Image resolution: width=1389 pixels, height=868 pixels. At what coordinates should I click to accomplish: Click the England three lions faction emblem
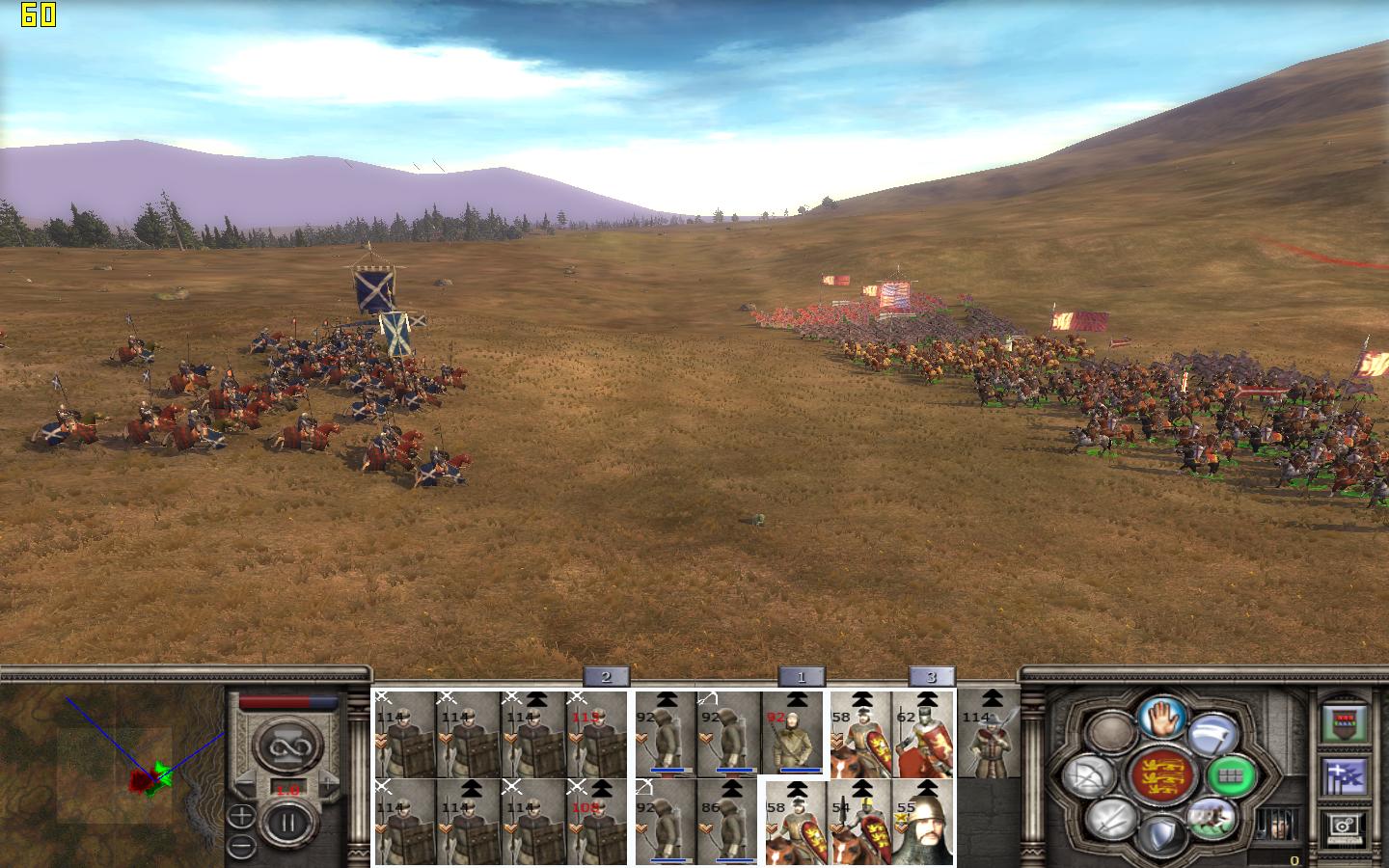[1161, 776]
